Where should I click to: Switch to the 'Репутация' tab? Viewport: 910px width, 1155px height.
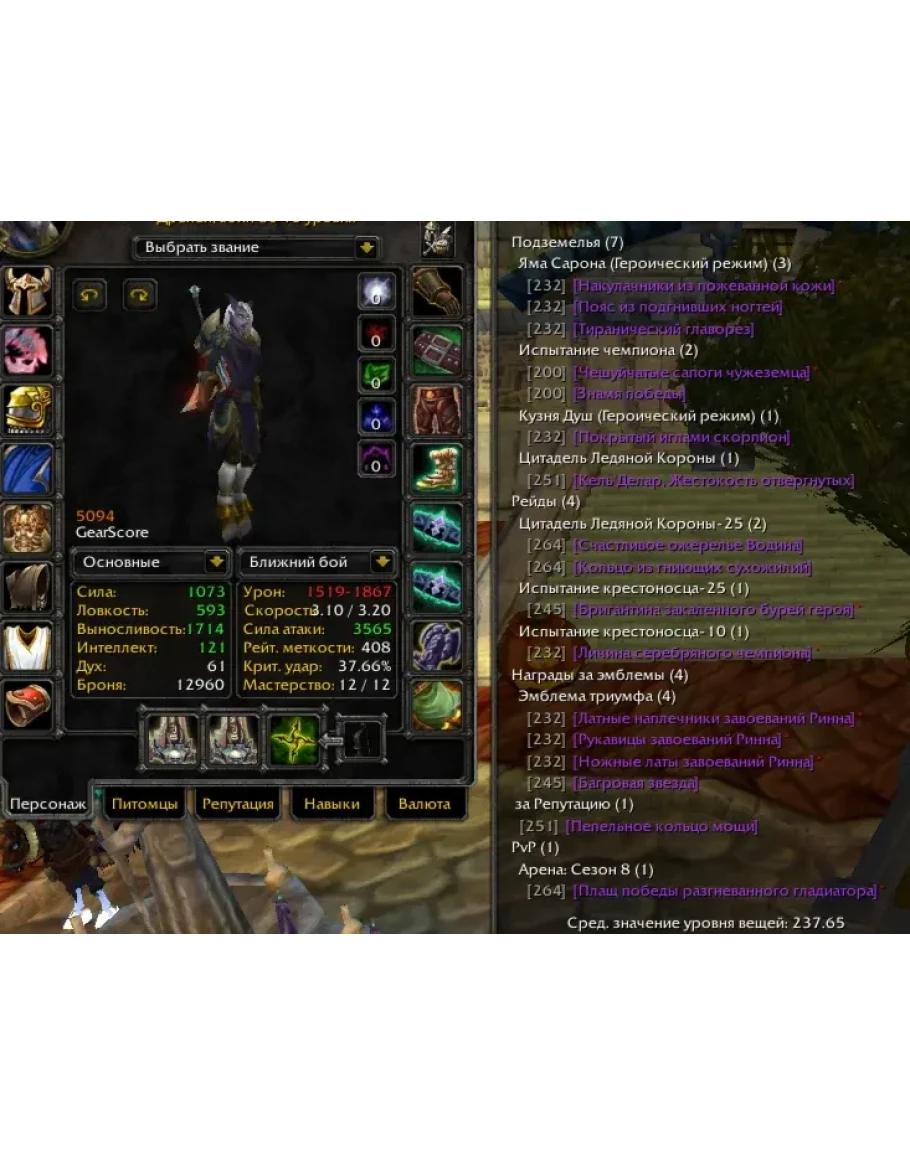point(237,803)
